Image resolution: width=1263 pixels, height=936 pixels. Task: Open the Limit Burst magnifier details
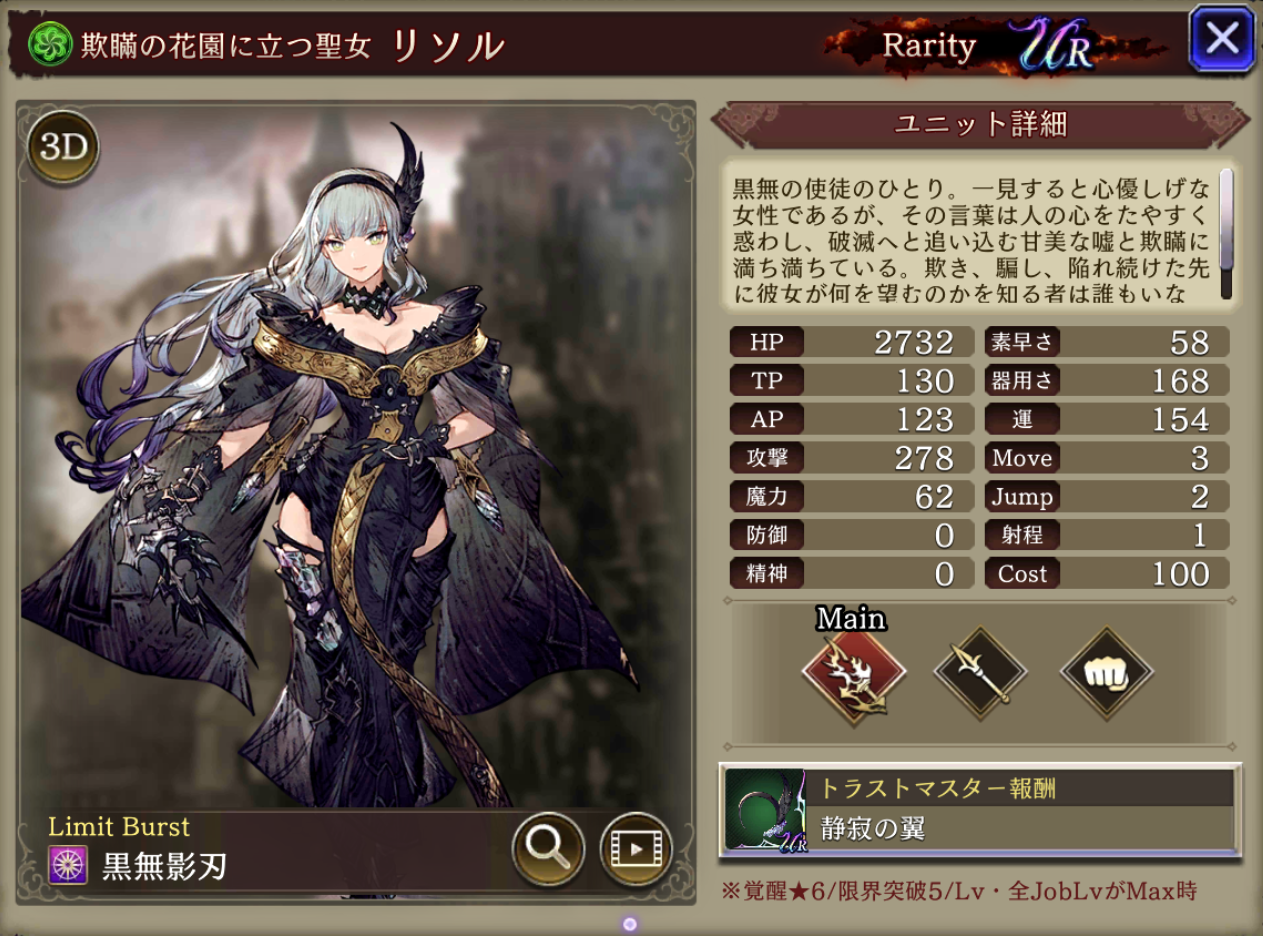(548, 849)
